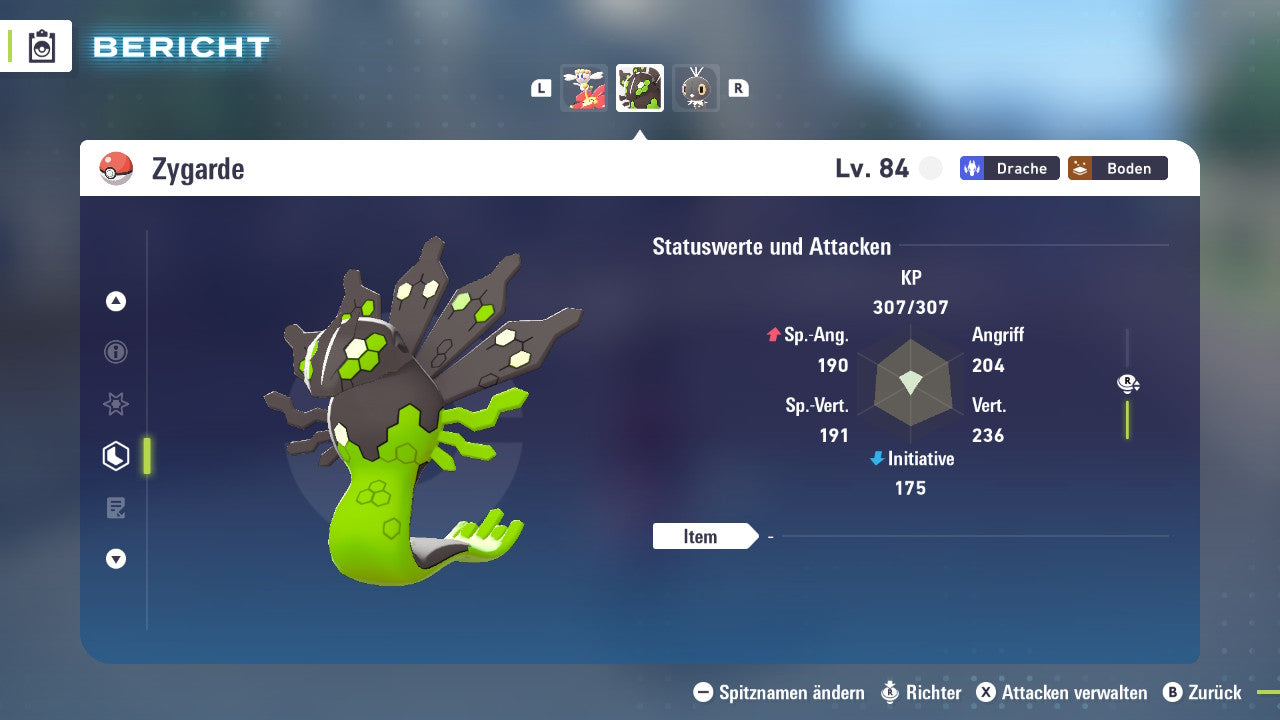
Task: Open the Pokémon info page via info icon
Action: pyautogui.click(x=115, y=353)
